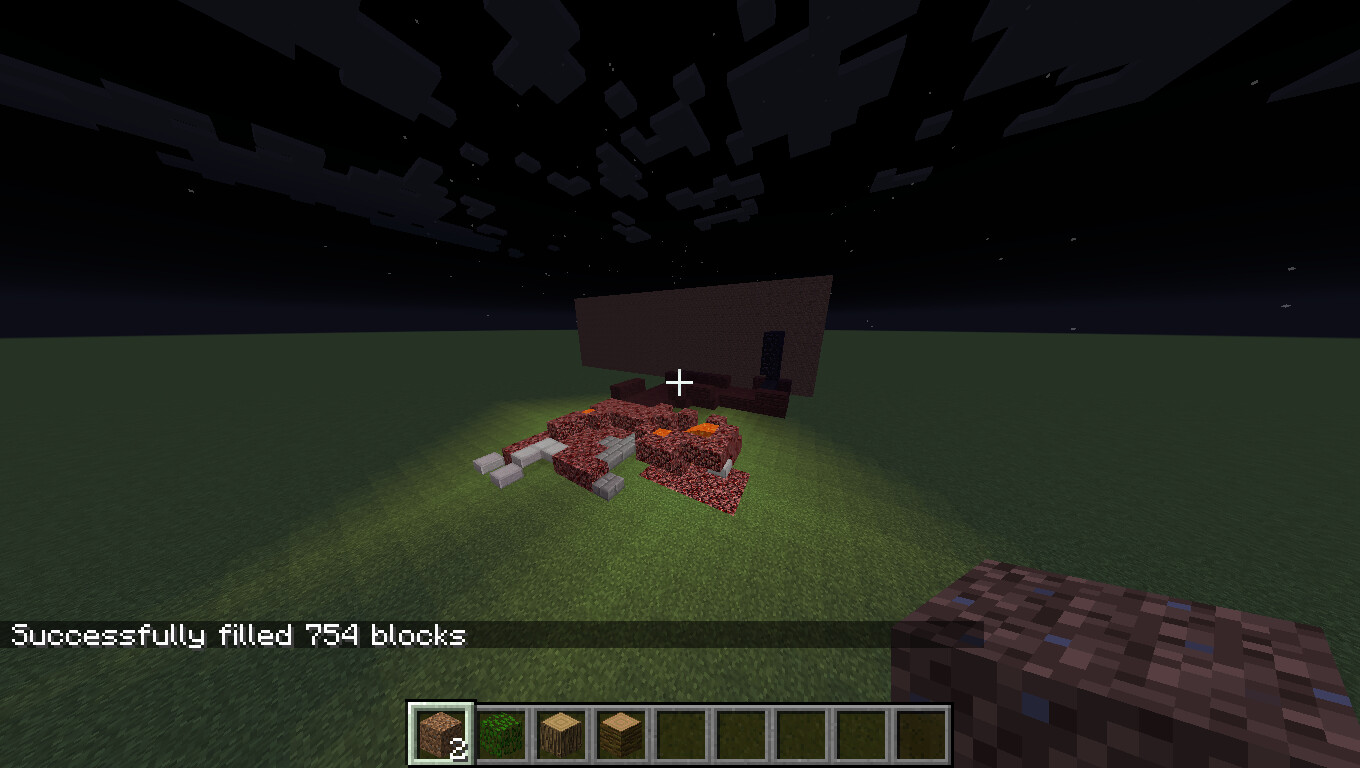Choose the oak log with vertical bark
1360x768 pixels.
pyautogui.click(x=560, y=734)
